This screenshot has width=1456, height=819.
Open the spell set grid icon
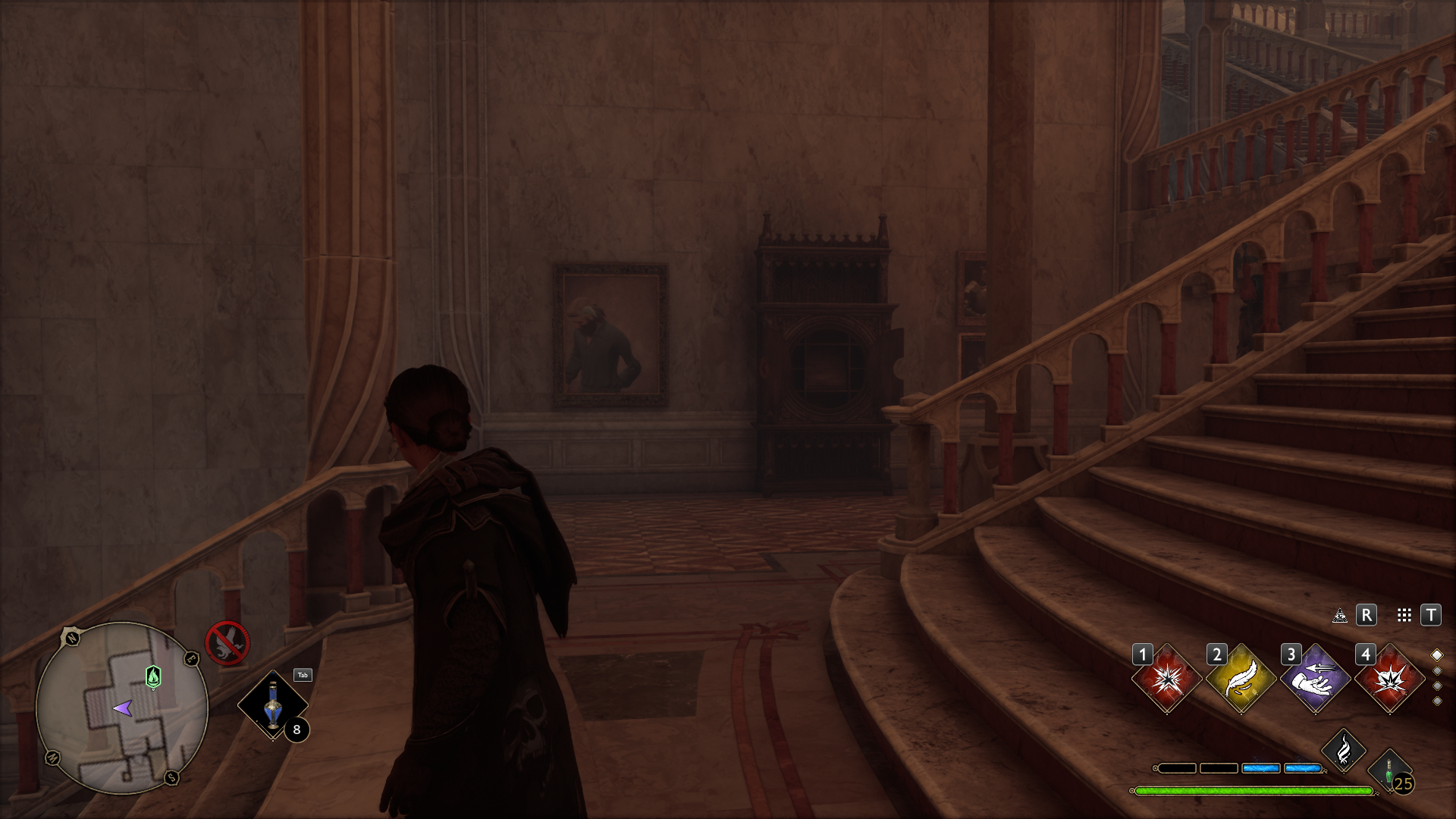click(1404, 615)
